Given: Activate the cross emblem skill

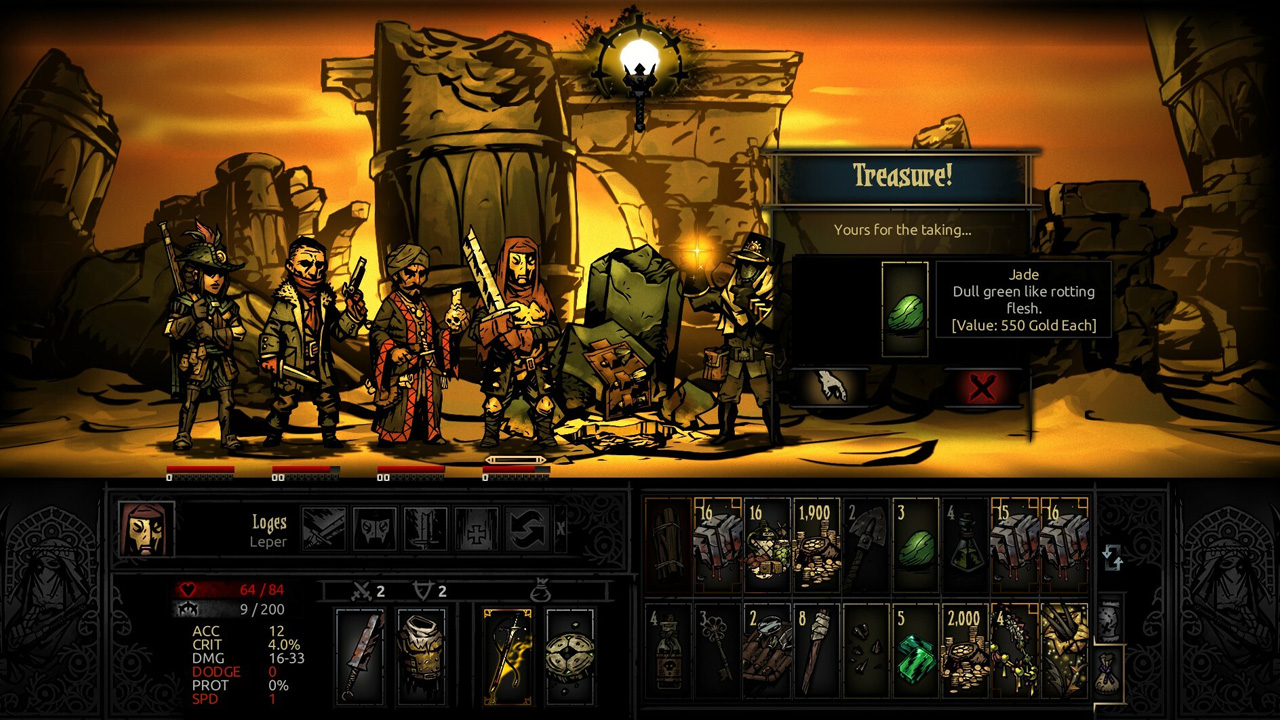Looking at the screenshot, I should tap(476, 528).
